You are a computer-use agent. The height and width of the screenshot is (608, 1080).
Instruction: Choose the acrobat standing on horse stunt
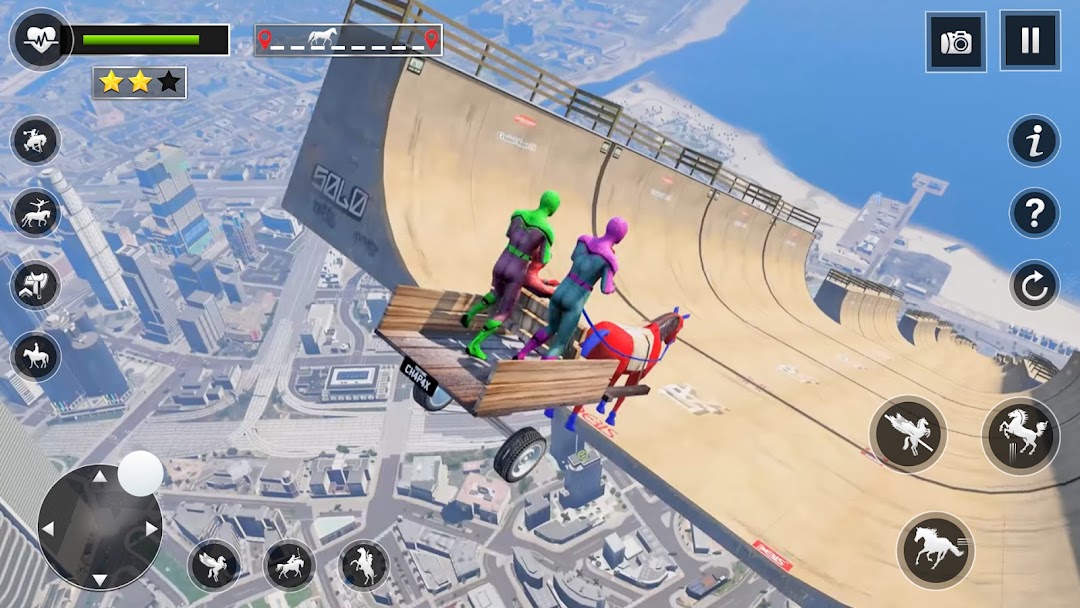[36, 212]
